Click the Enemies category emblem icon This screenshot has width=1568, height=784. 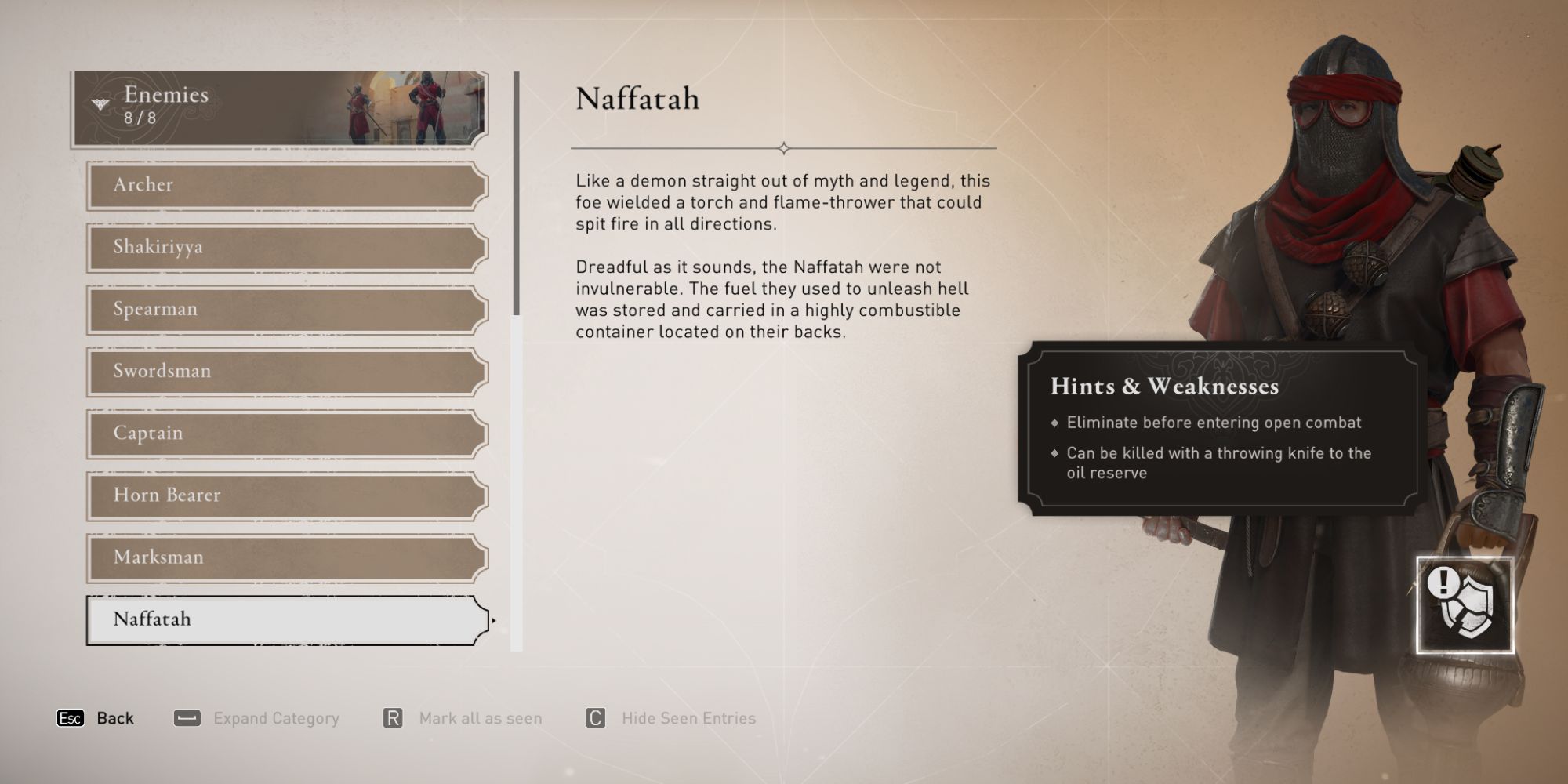[x=99, y=103]
